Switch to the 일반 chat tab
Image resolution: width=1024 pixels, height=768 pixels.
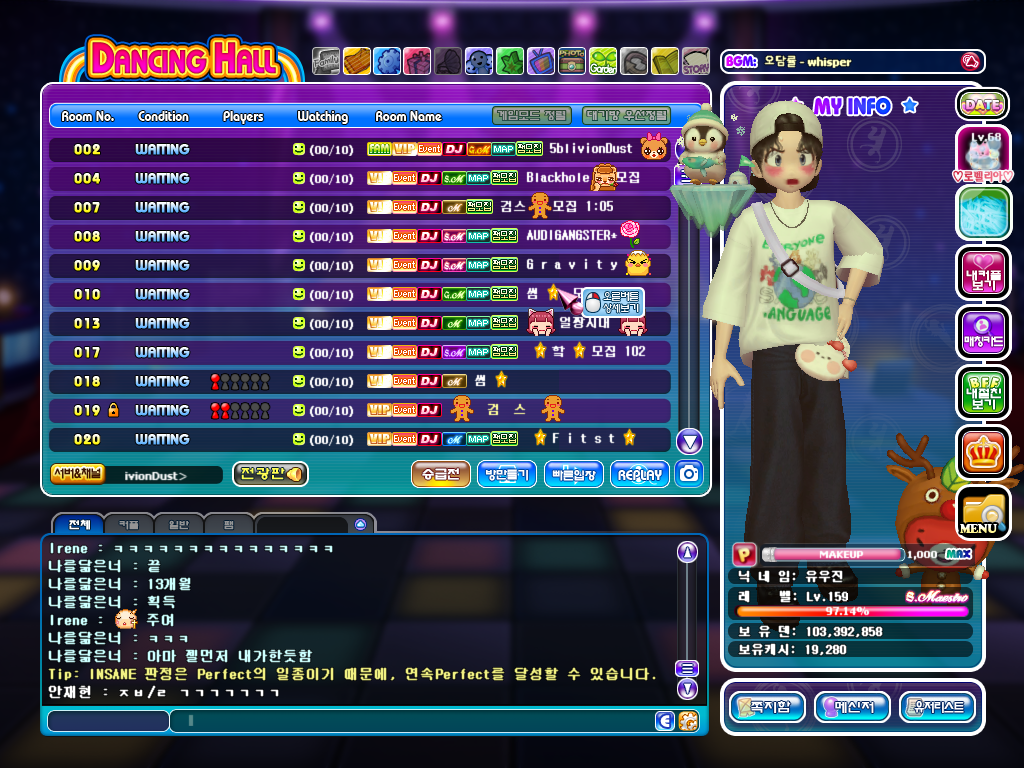pos(179,524)
